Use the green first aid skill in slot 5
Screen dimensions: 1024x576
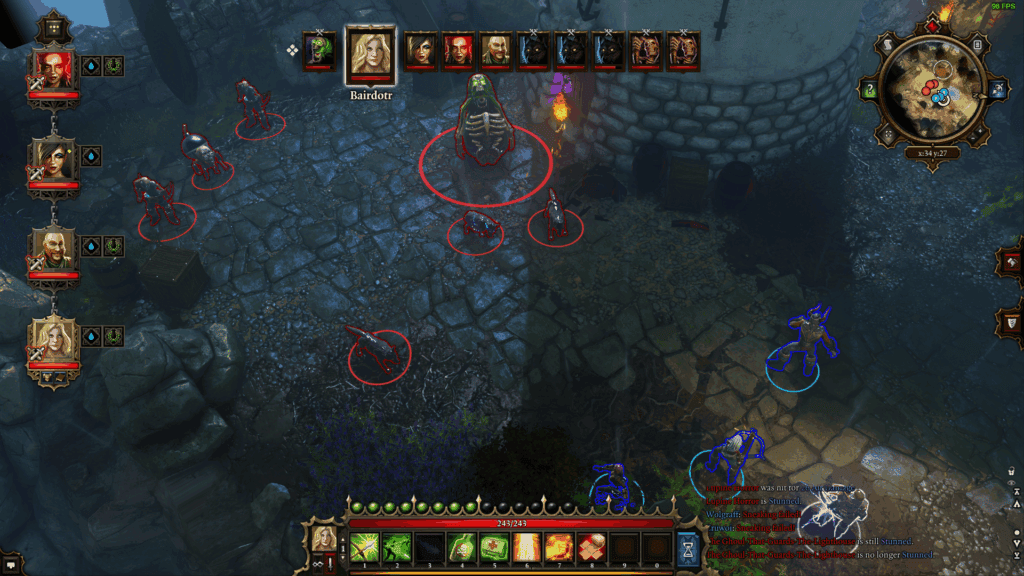click(x=494, y=547)
